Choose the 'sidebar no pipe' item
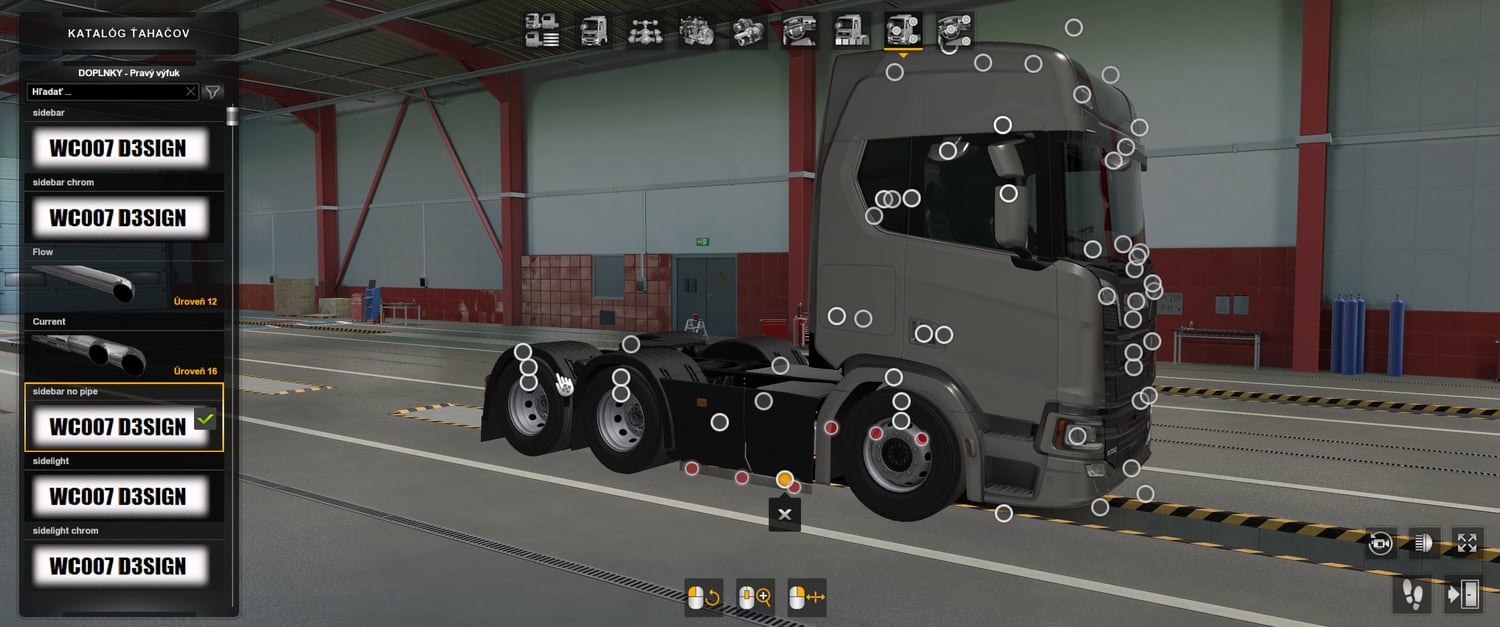 pyautogui.click(x=118, y=426)
